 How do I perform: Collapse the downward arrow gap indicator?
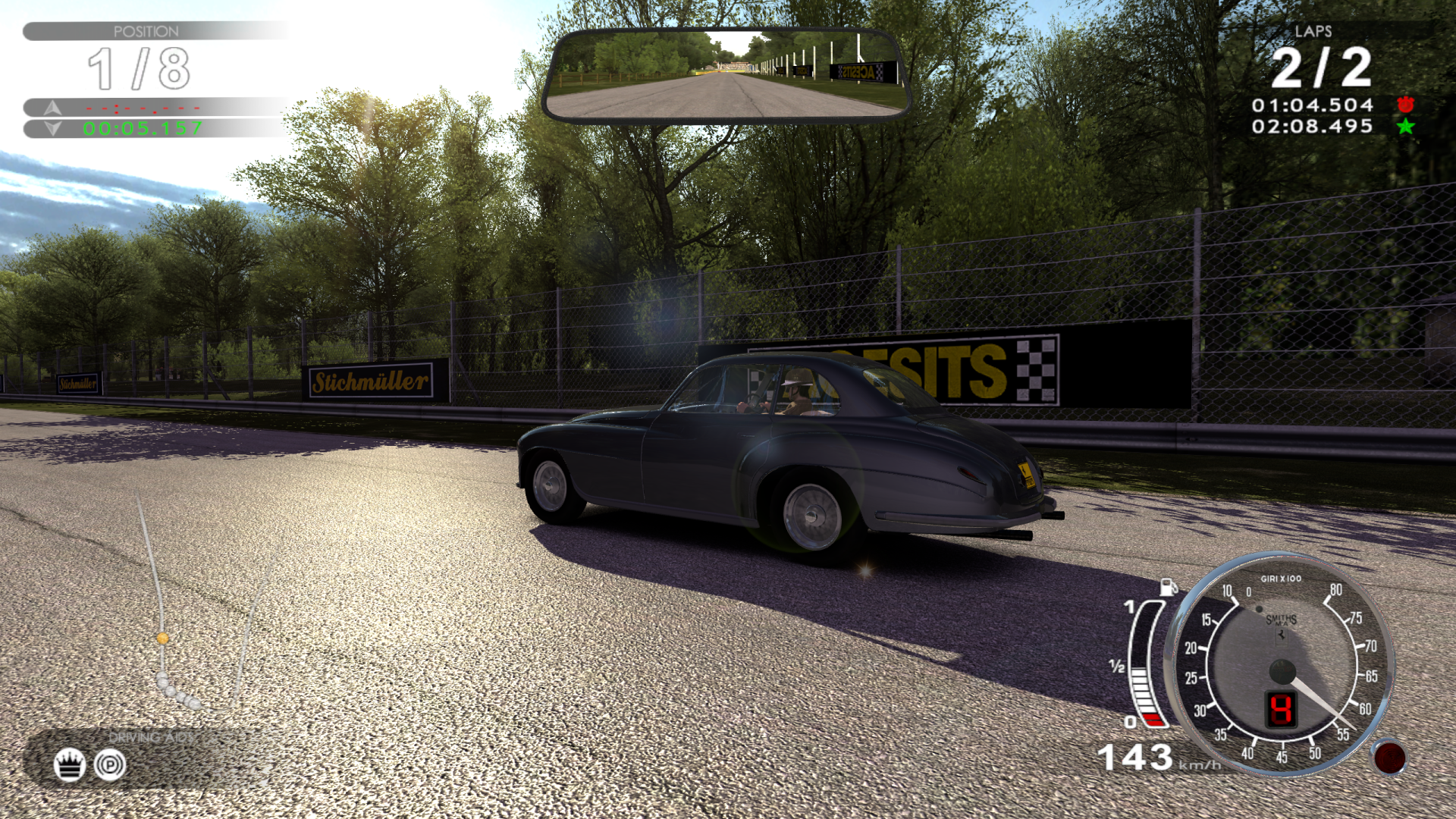pos(51,128)
